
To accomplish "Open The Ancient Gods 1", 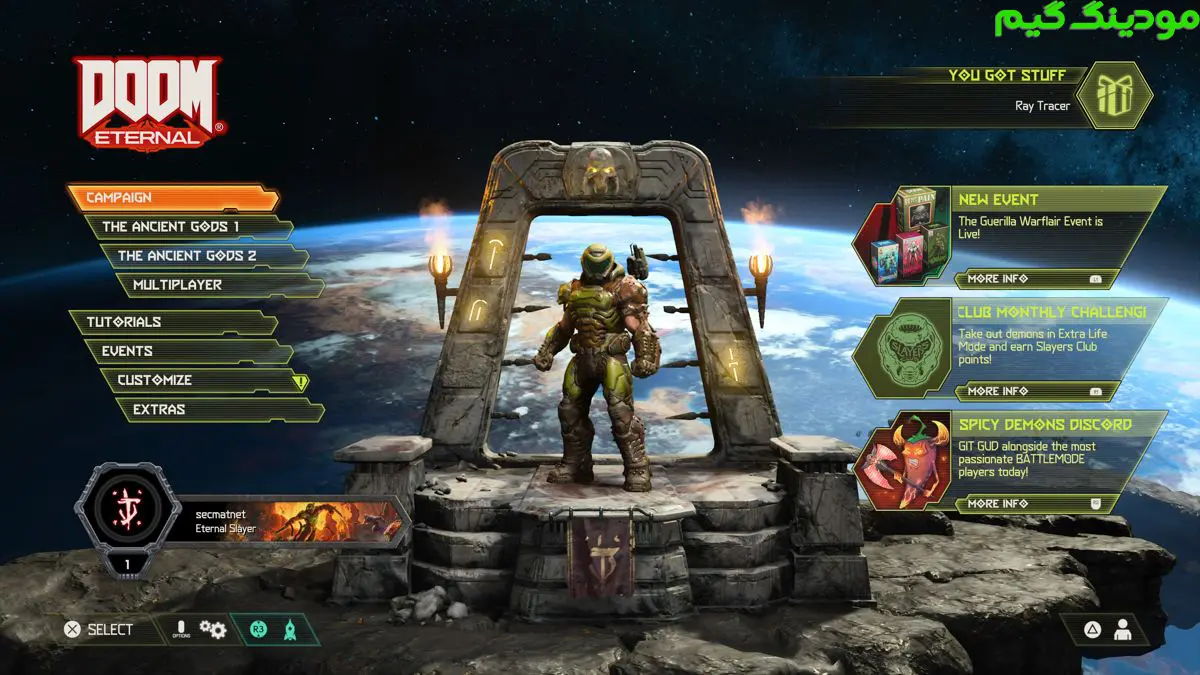I will pos(185,227).
